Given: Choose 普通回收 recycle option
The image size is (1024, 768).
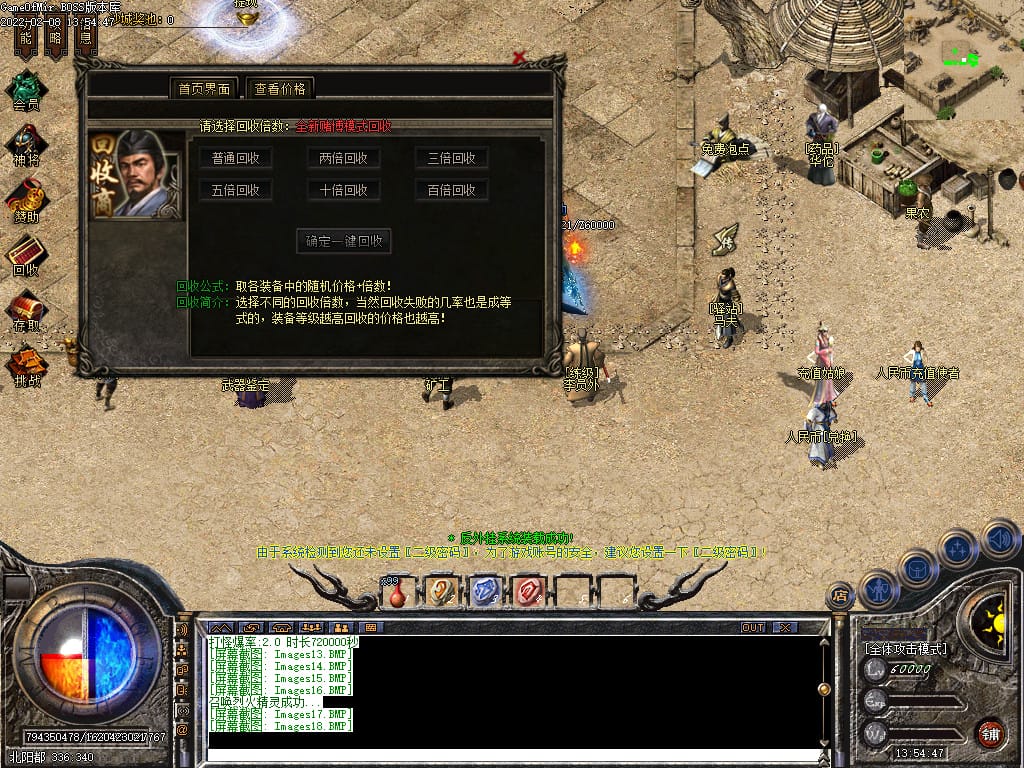Looking at the screenshot, I should [236, 158].
